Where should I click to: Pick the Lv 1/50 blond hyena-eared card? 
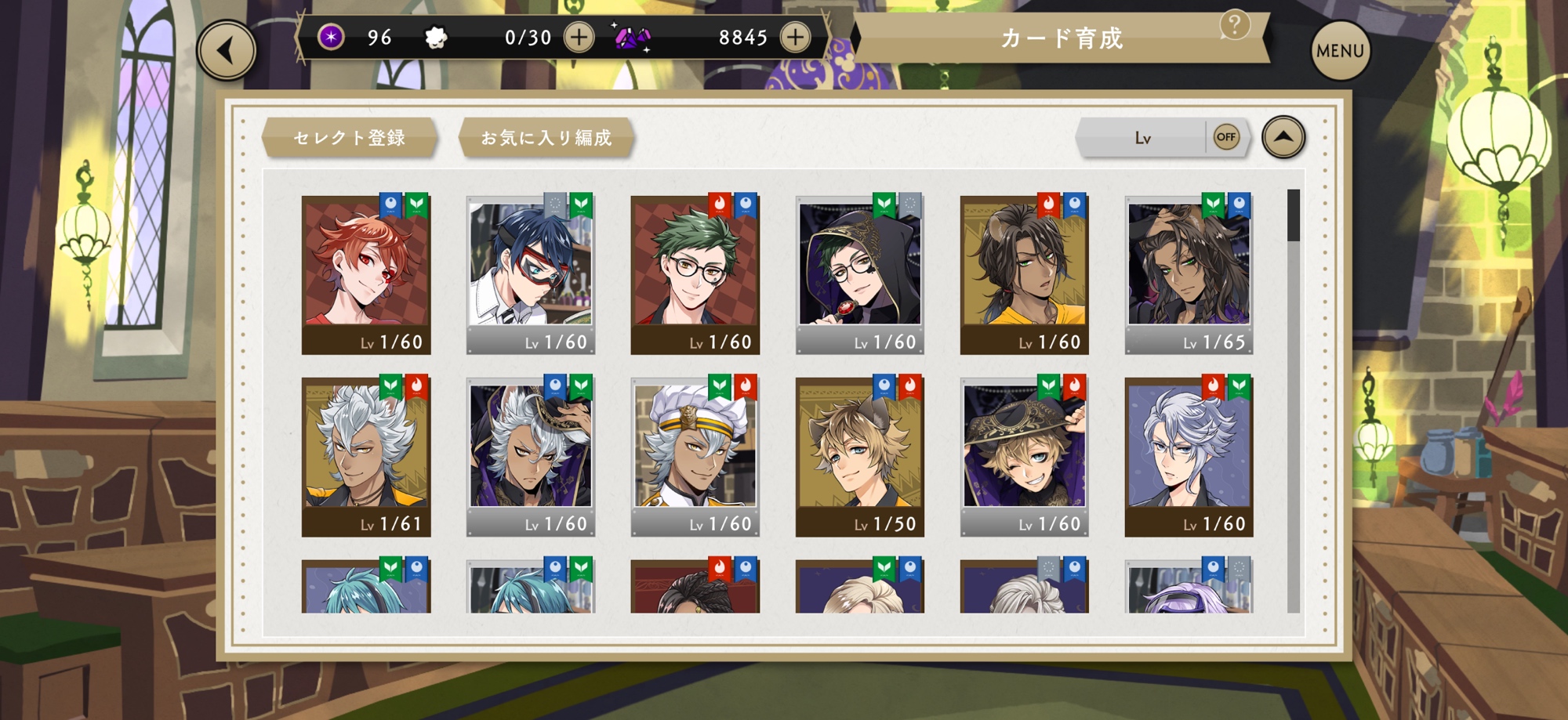click(860, 457)
